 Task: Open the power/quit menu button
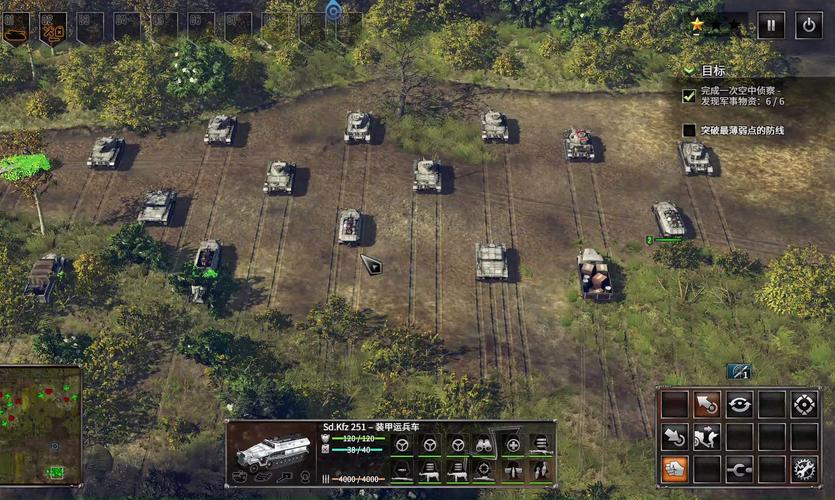click(x=809, y=25)
